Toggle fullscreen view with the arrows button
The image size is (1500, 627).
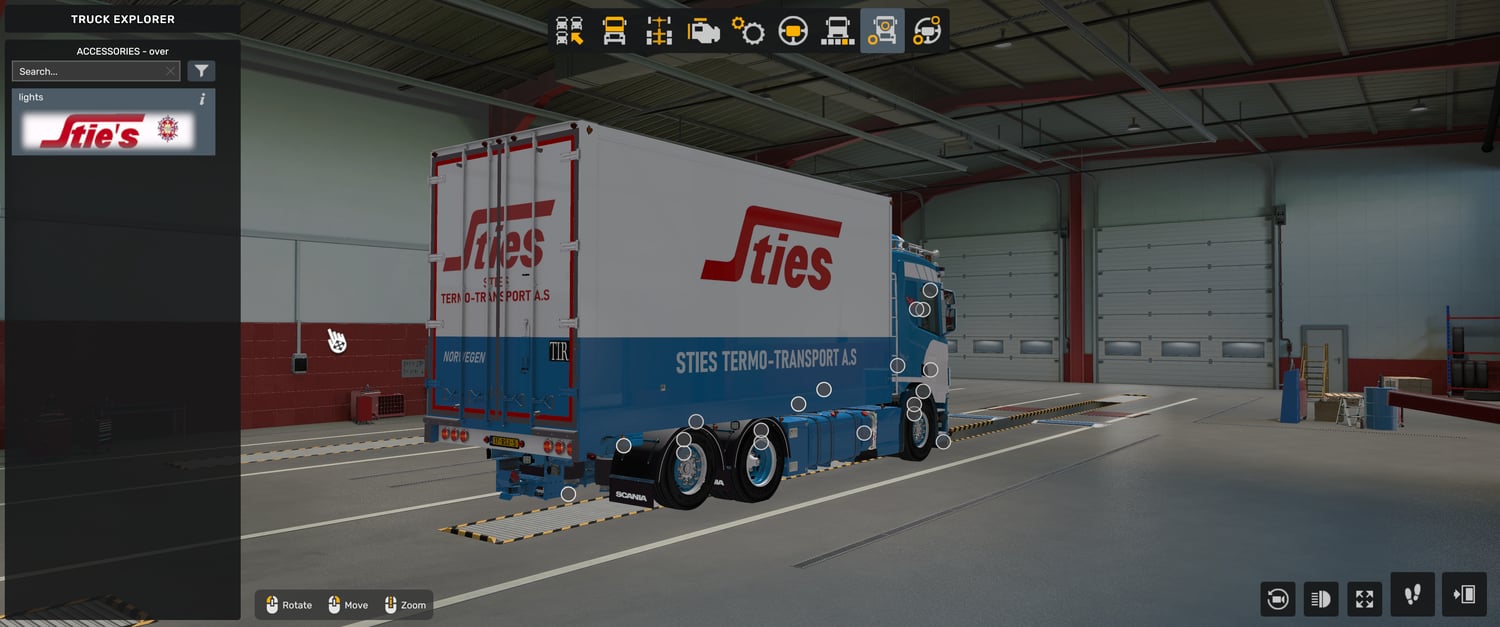coord(1364,599)
